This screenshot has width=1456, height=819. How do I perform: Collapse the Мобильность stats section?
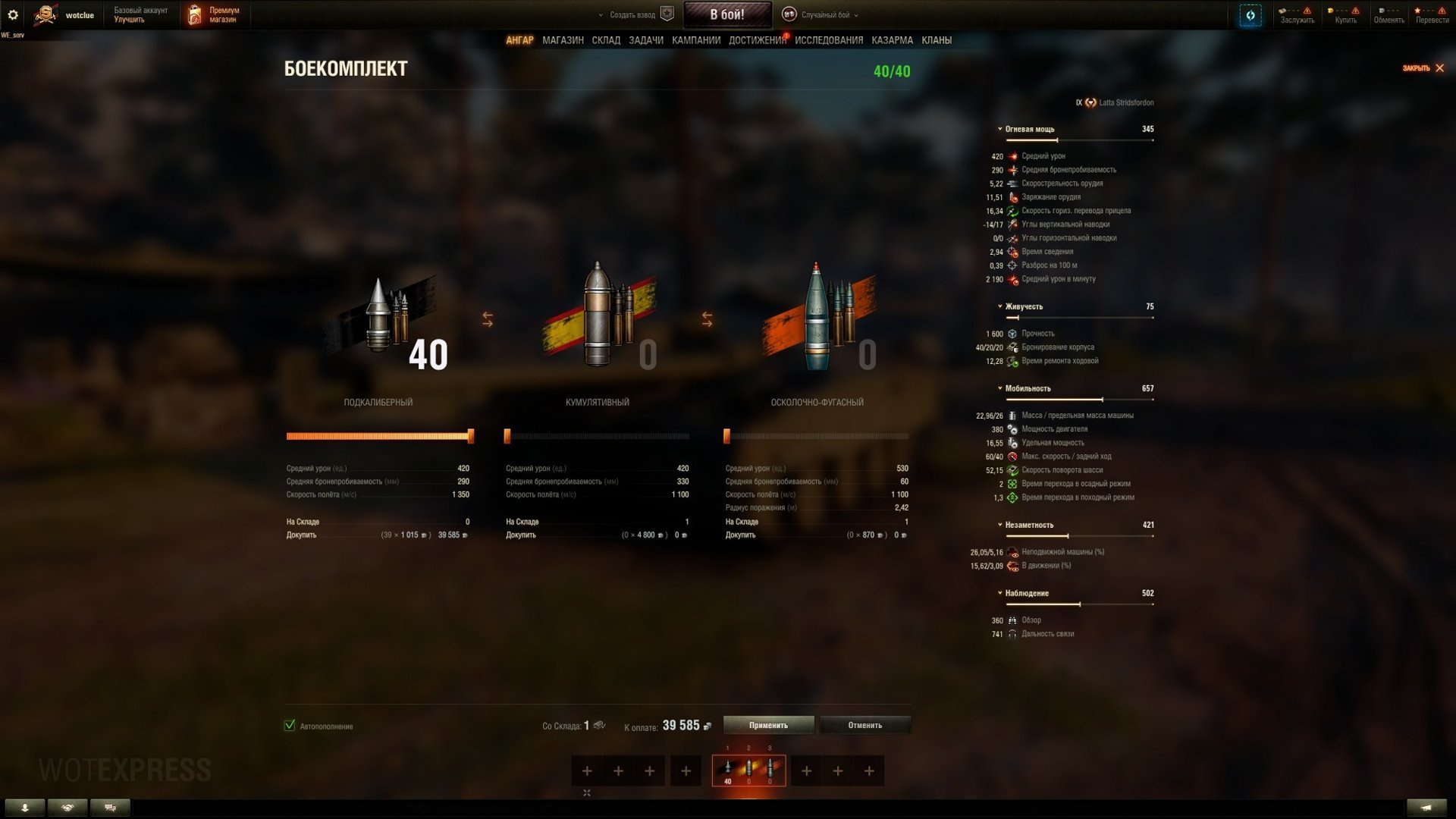(x=999, y=388)
